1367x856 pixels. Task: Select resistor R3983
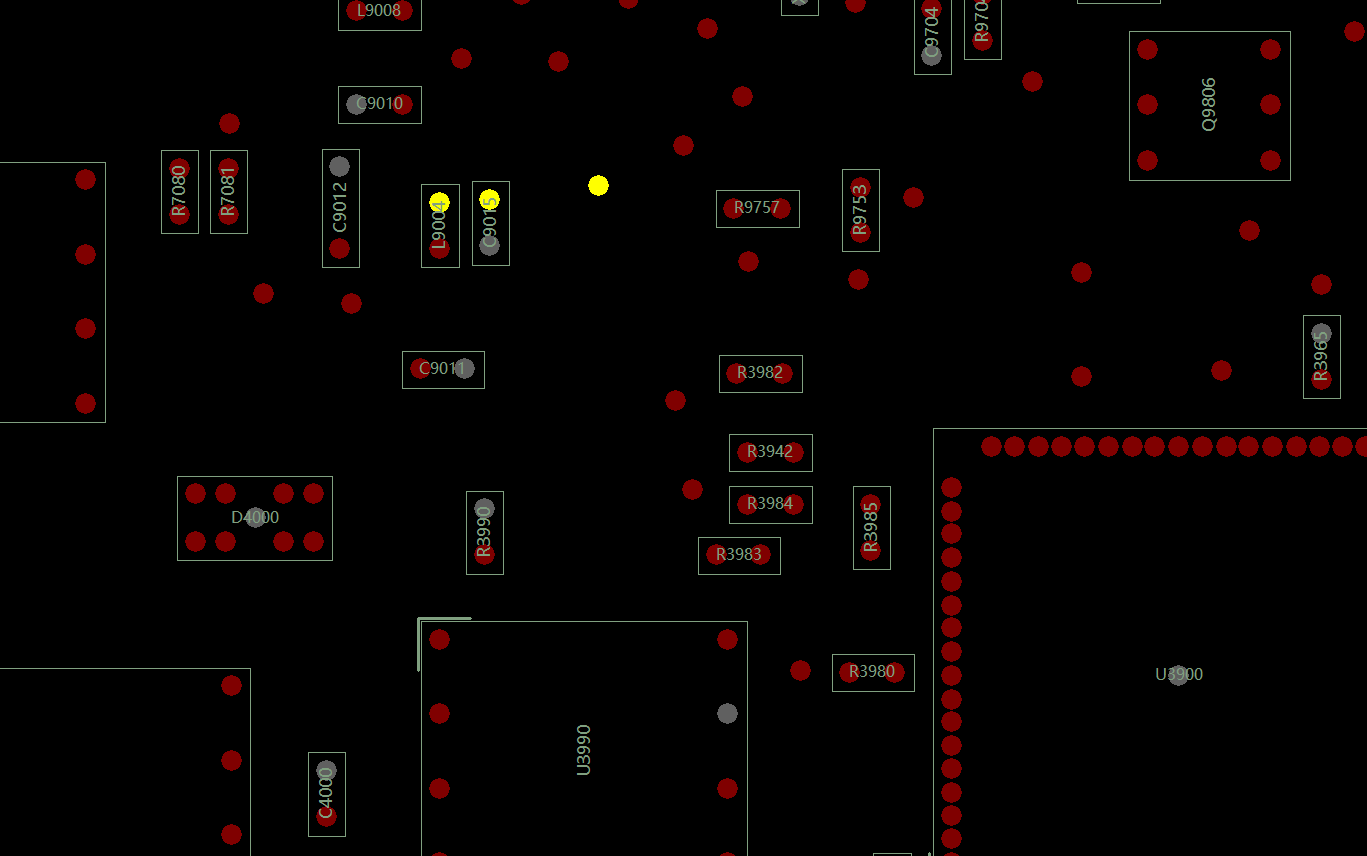pyautogui.click(x=739, y=555)
